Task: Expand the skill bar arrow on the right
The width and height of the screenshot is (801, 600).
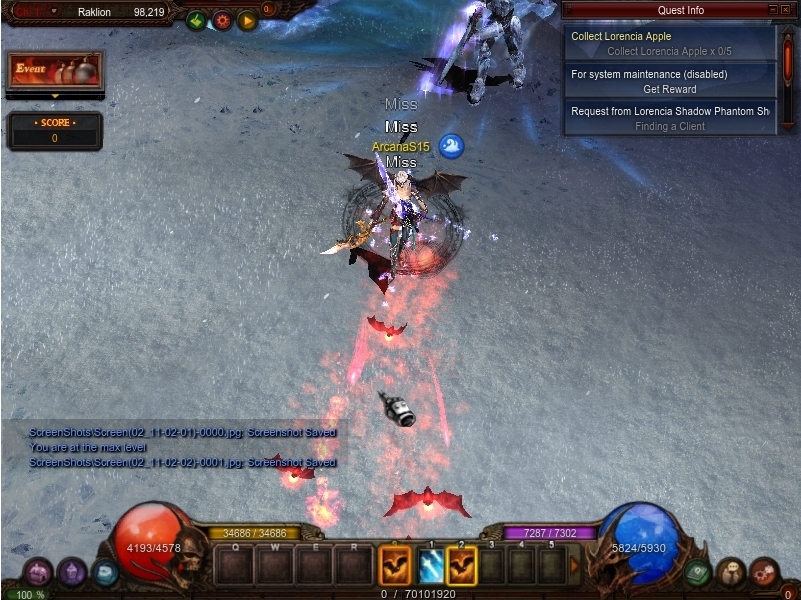Action: coord(574,565)
